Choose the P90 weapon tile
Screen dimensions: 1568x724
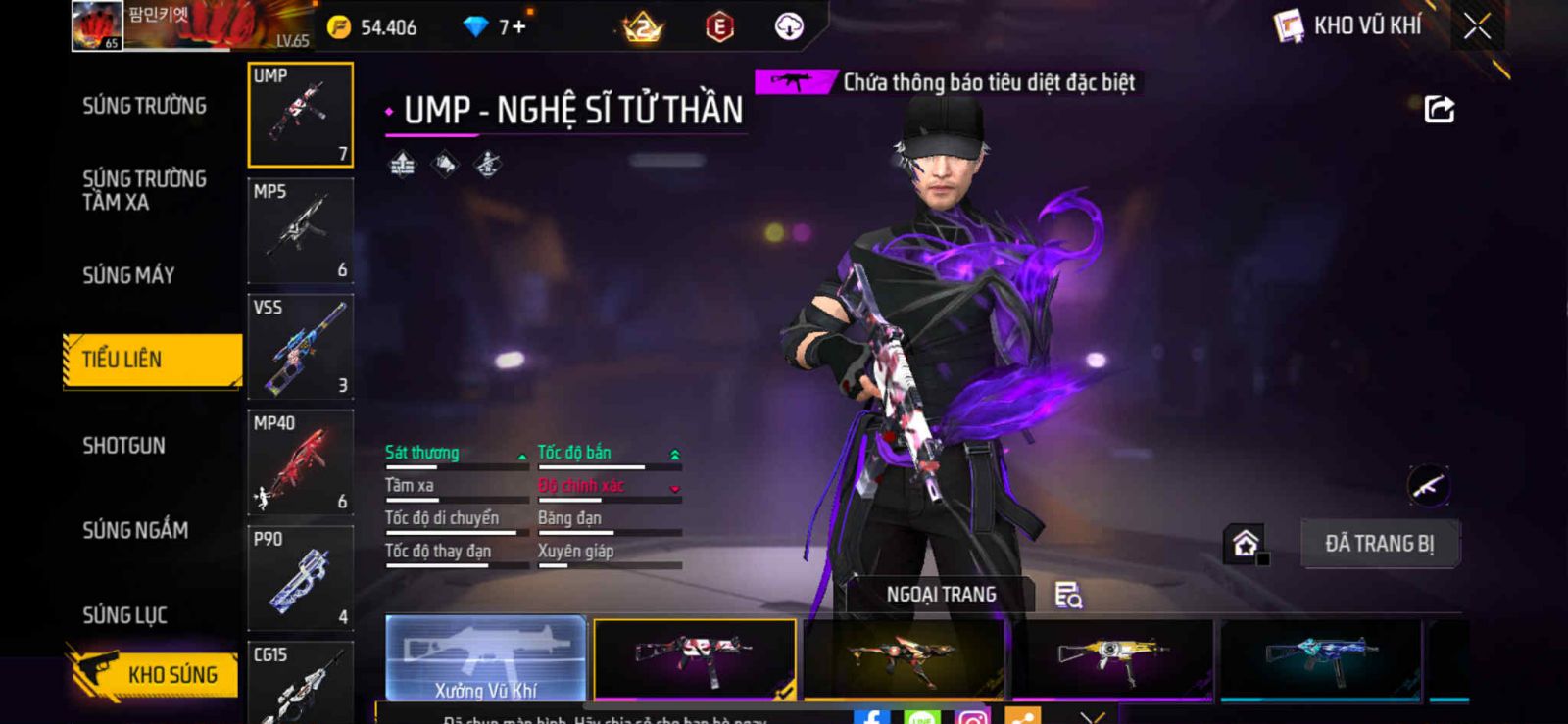point(301,578)
